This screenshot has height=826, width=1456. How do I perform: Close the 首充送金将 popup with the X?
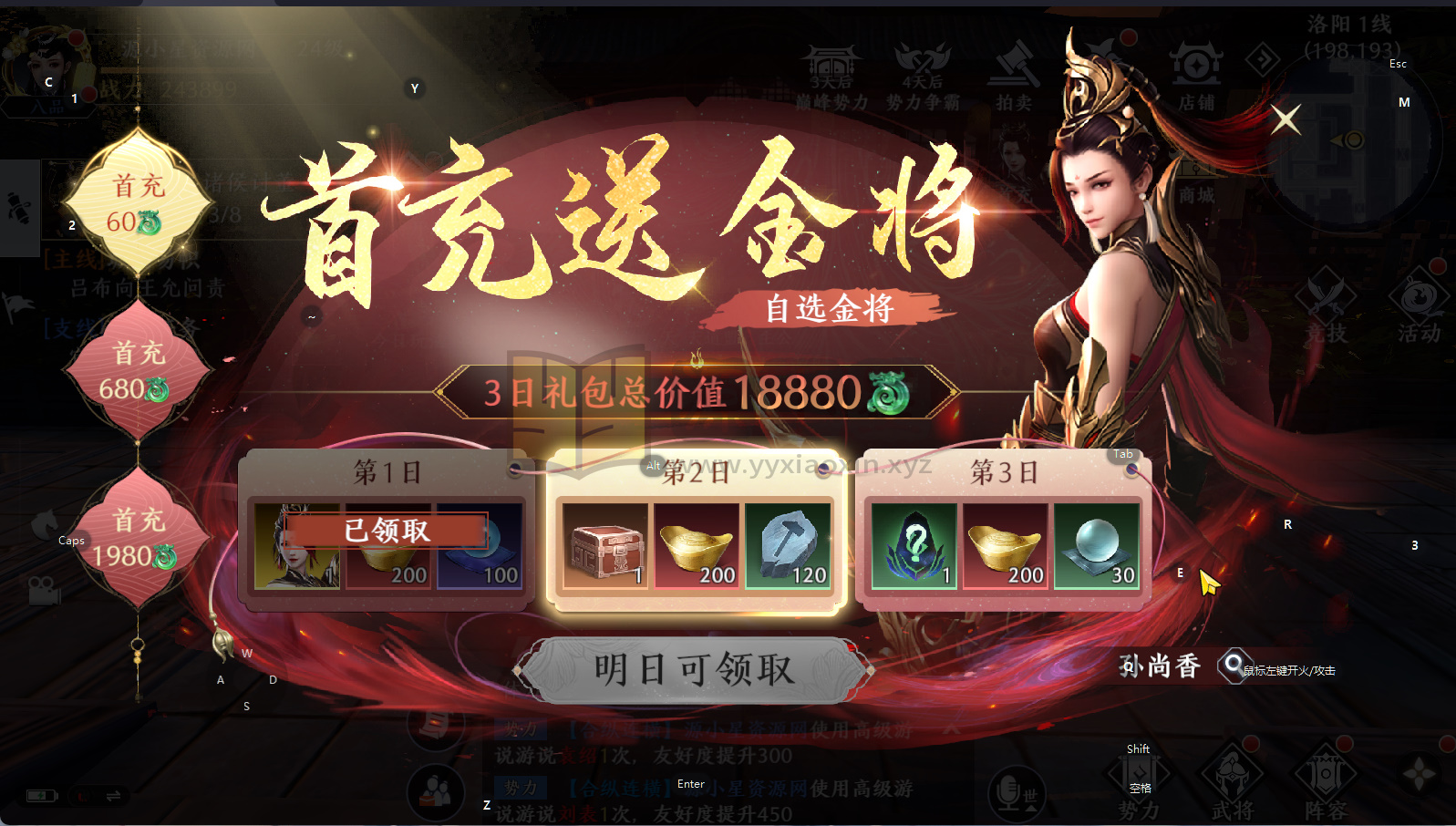pyautogui.click(x=1286, y=119)
